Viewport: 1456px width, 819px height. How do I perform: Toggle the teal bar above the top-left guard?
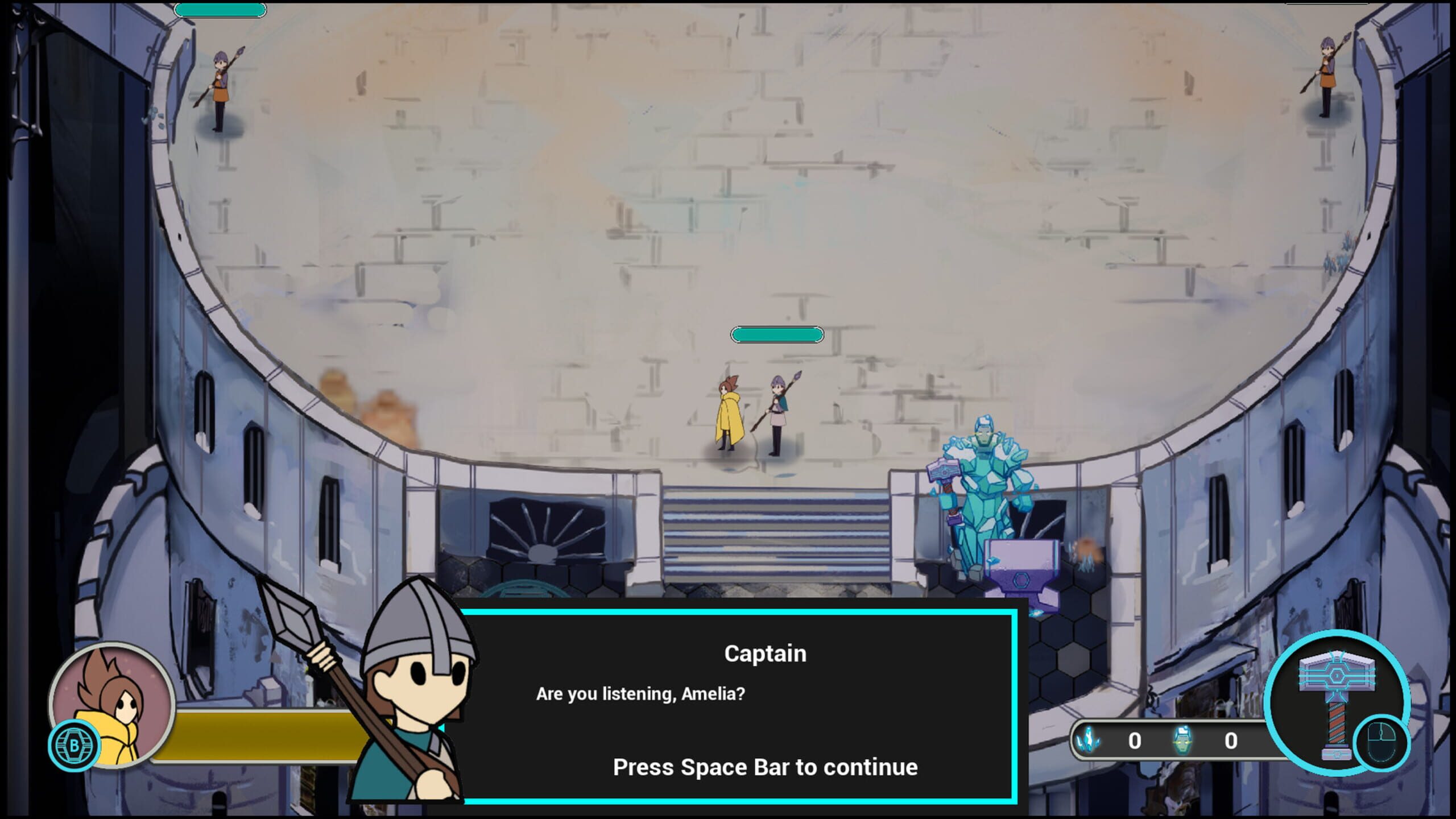(221, 10)
